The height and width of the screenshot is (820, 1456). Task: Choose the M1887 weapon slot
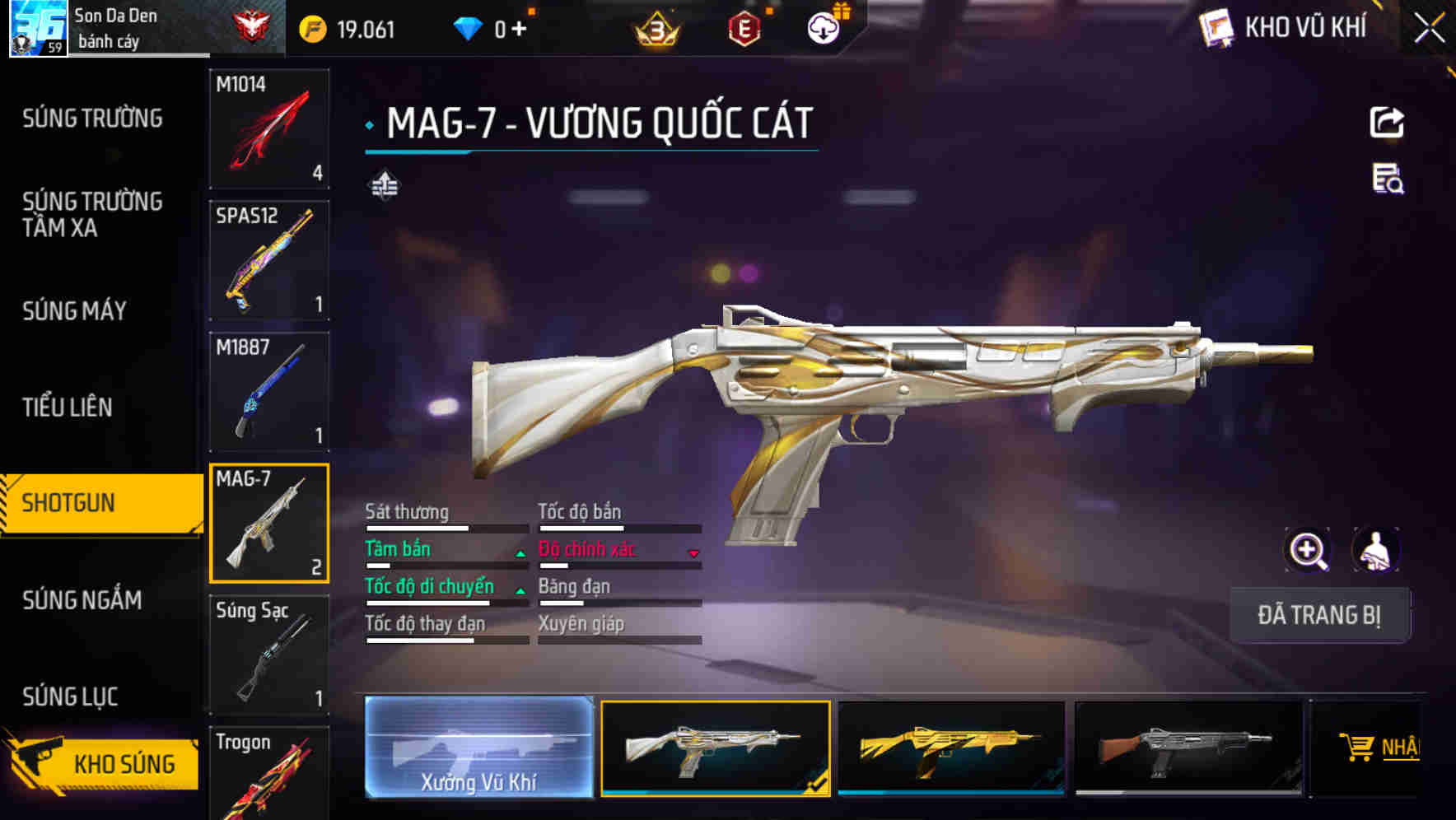(x=269, y=392)
